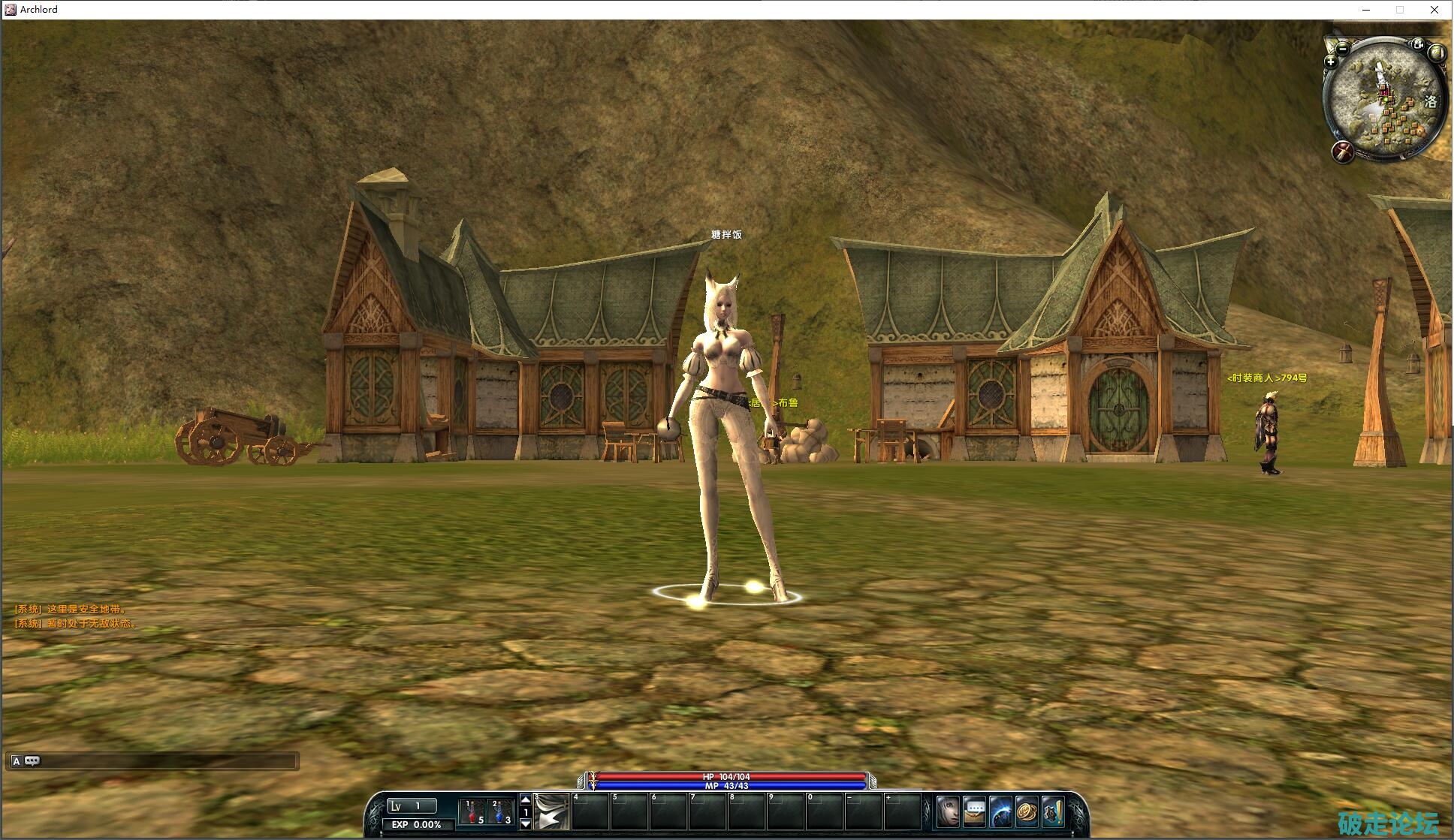Click the hotbar page up arrow
Image resolution: width=1454 pixels, height=840 pixels.
526,800
